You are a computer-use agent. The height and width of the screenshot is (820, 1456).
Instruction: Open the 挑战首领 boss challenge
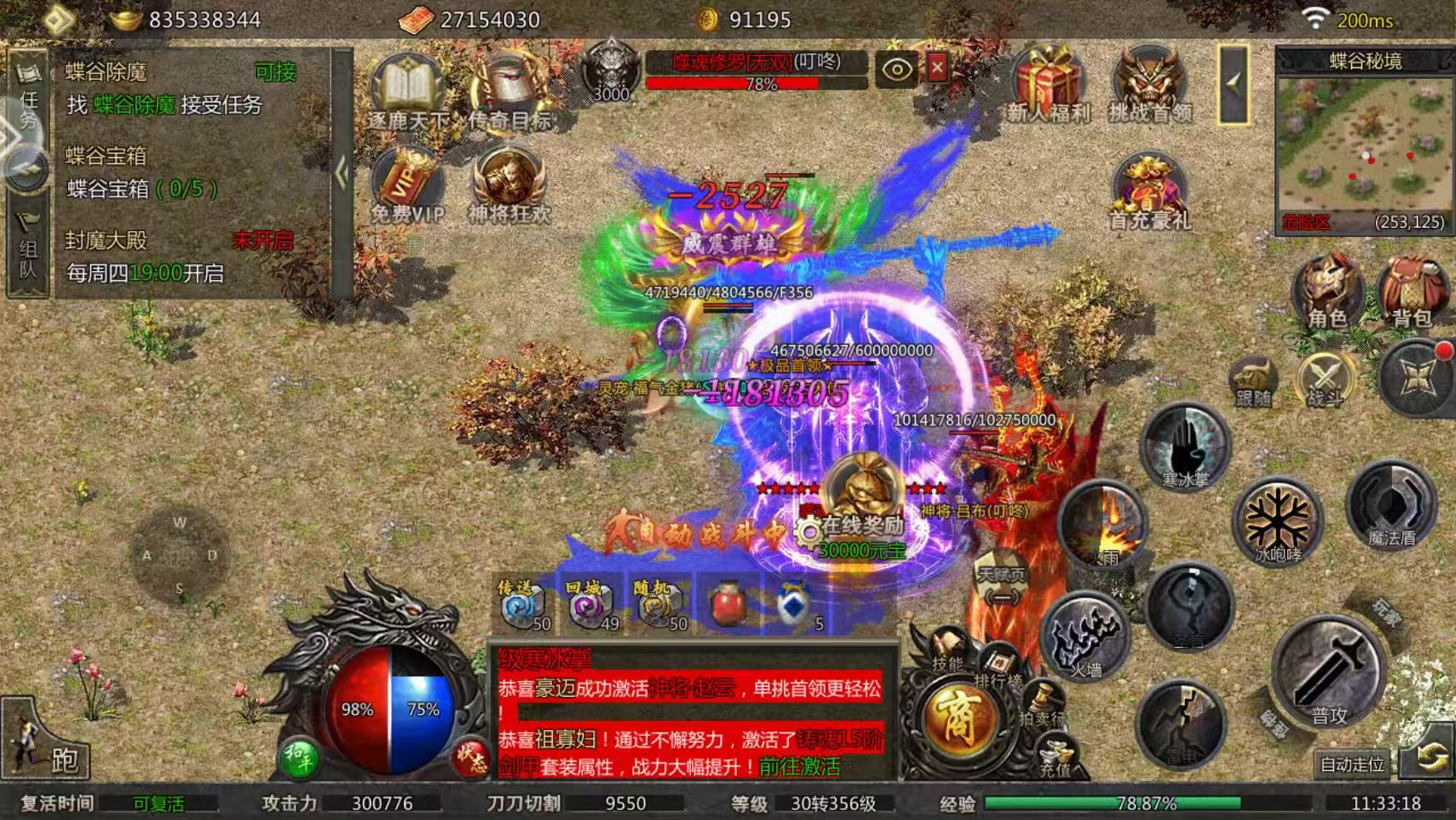(1150, 83)
